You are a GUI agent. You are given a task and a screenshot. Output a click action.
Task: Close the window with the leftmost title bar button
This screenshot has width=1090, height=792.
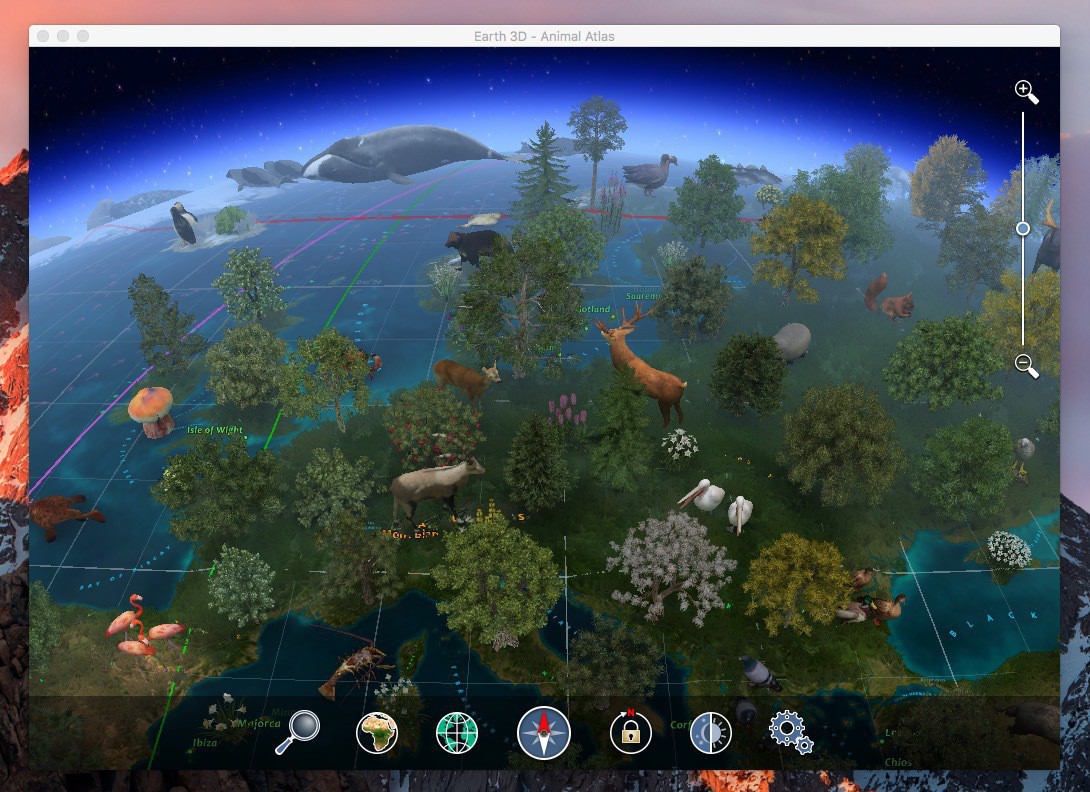point(43,36)
